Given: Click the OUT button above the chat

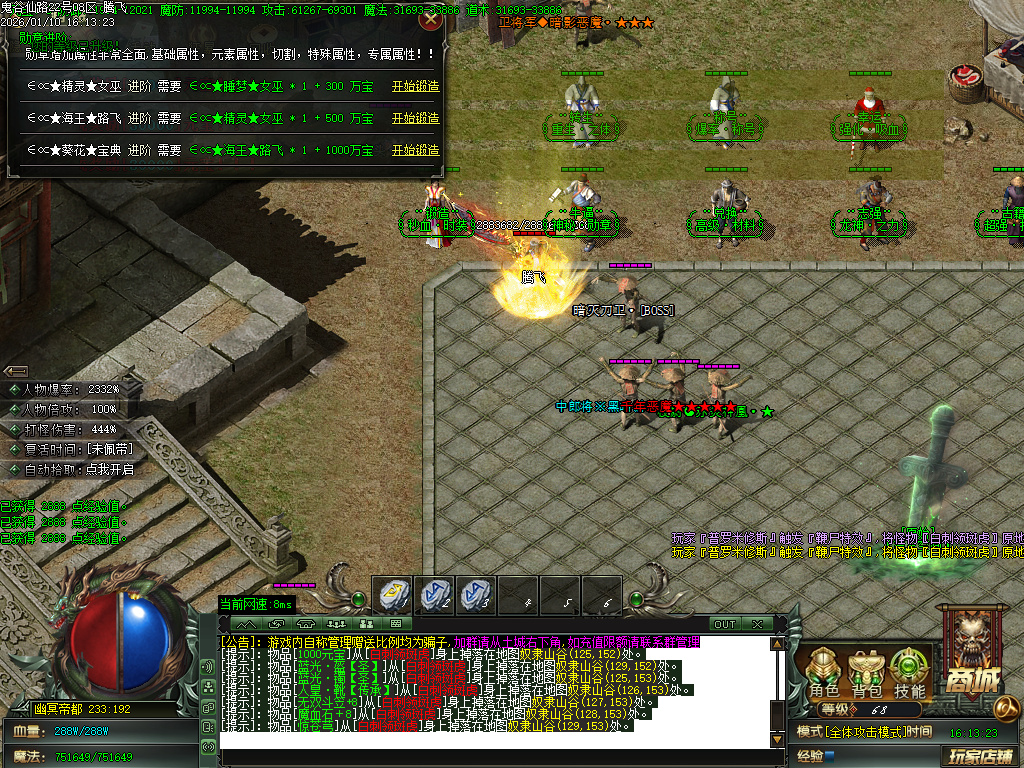Looking at the screenshot, I should point(724,624).
